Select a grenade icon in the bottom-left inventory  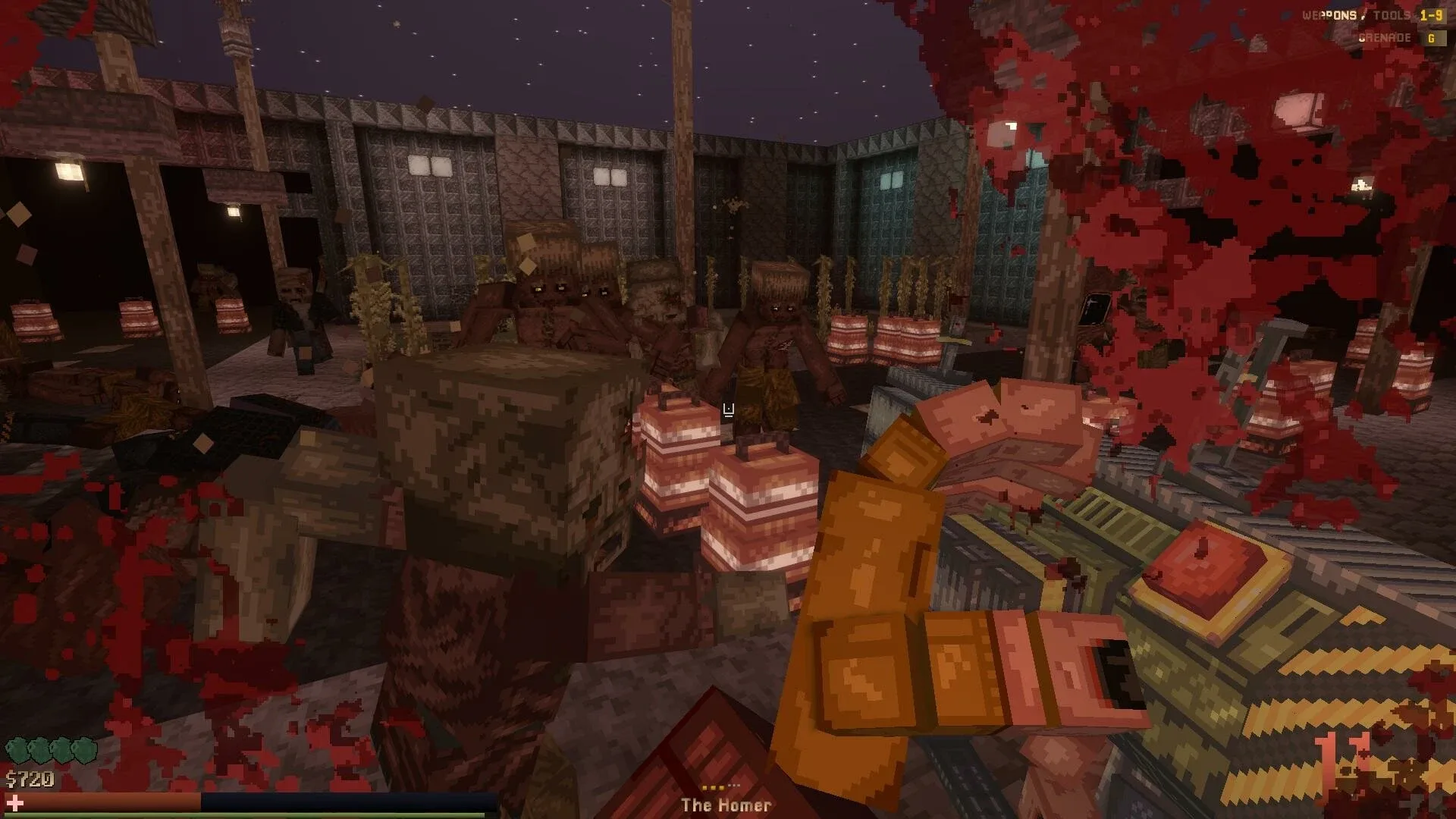(15, 749)
